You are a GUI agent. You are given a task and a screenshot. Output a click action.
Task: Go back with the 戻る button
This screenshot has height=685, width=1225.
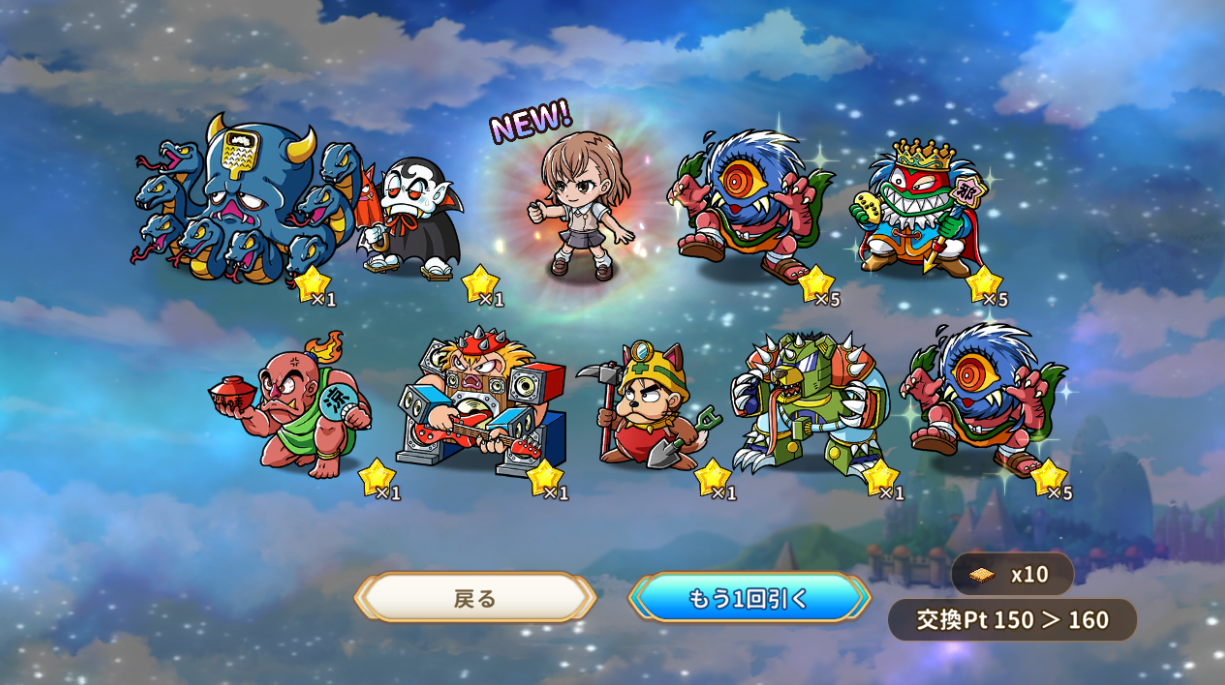click(x=475, y=598)
